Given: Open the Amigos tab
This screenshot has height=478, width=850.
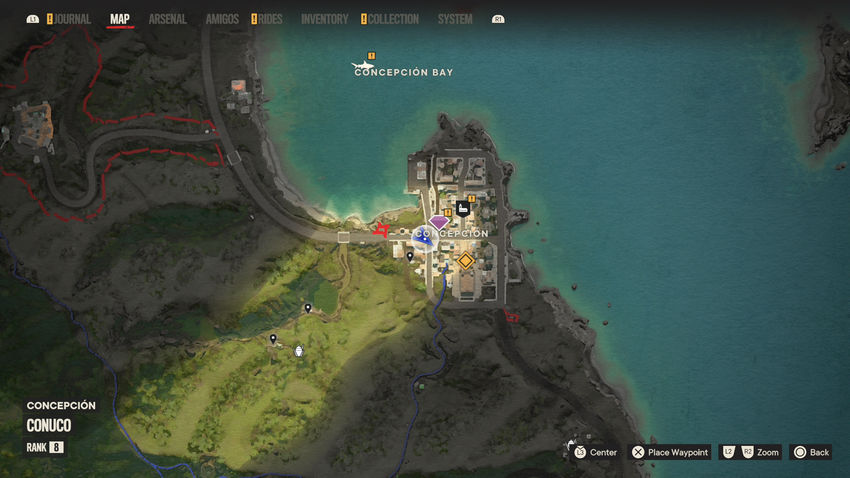Looking at the screenshot, I should pyautogui.click(x=222, y=19).
